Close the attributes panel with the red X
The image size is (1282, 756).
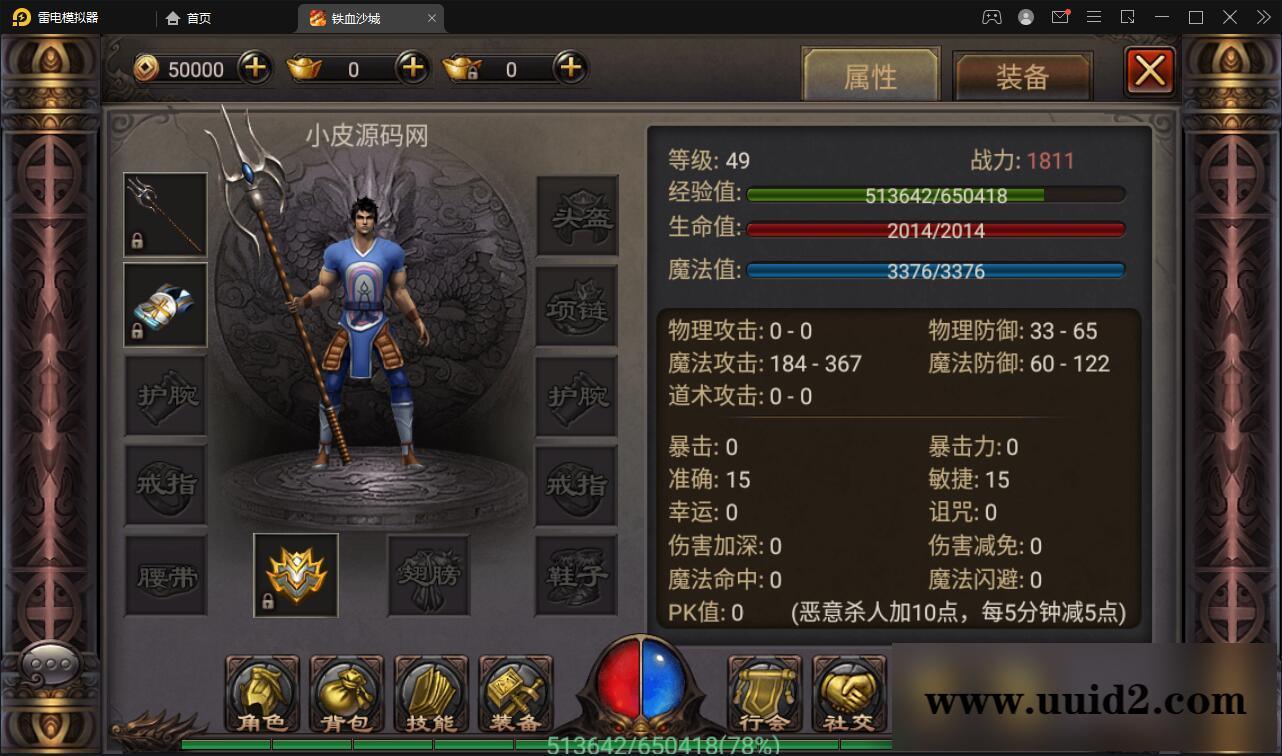1150,70
